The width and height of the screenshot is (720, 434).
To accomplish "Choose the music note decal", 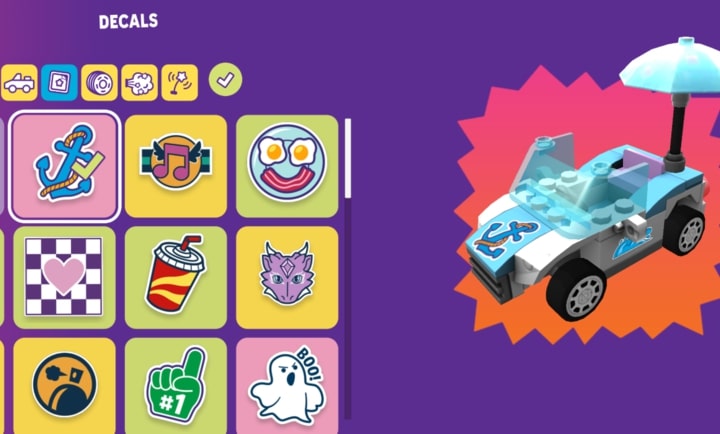I will pyautogui.click(x=176, y=165).
